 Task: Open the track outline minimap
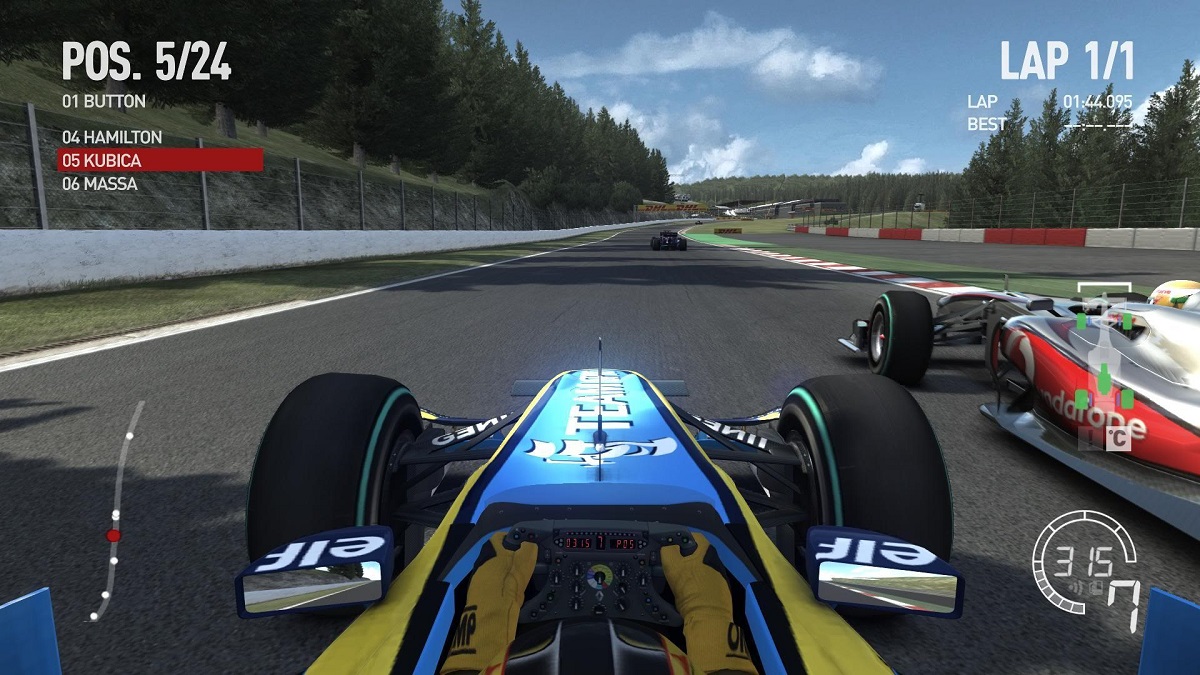pos(117,512)
